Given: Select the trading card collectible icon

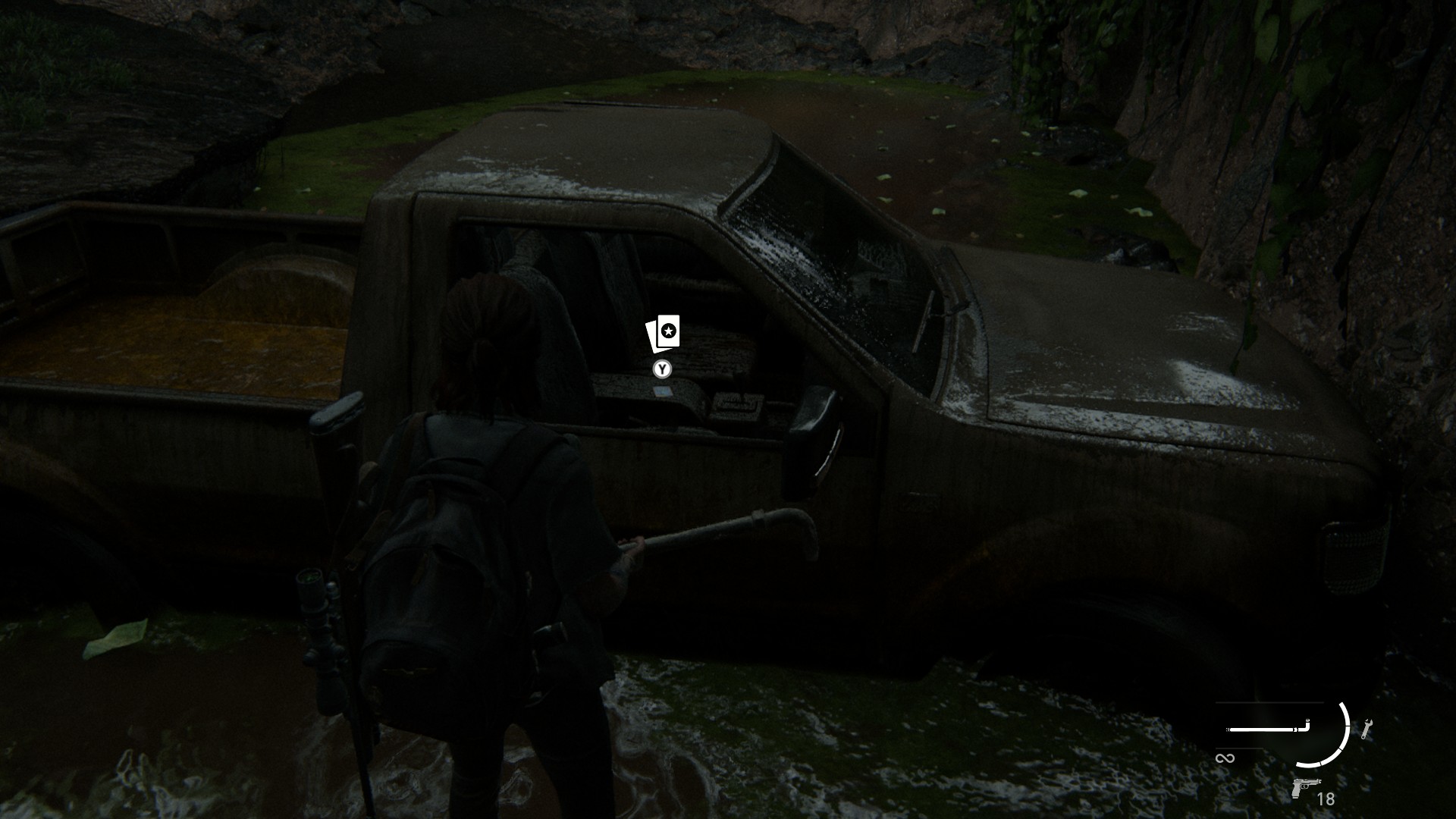Looking at the screenshot, I should coord(663,334).
